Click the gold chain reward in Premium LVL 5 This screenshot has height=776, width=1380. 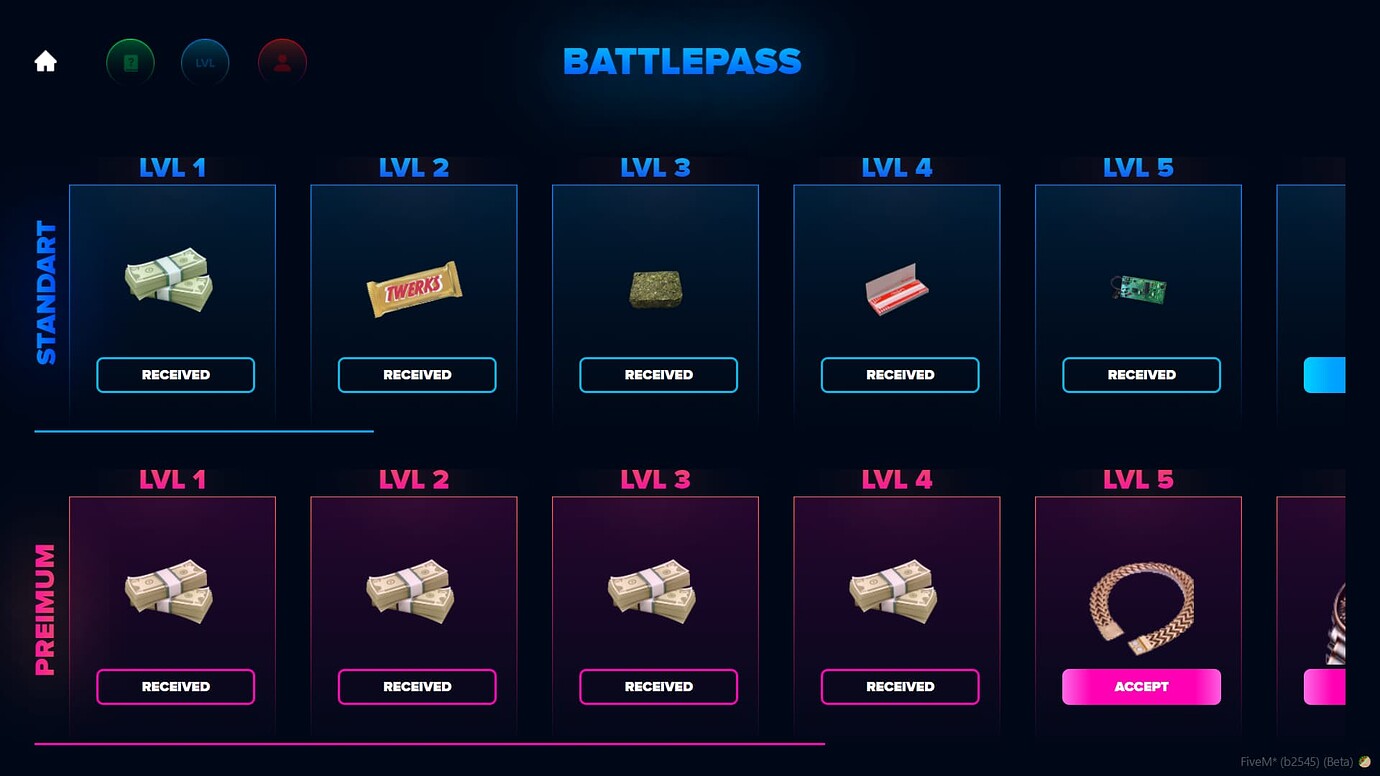[x=1140, y=602]
